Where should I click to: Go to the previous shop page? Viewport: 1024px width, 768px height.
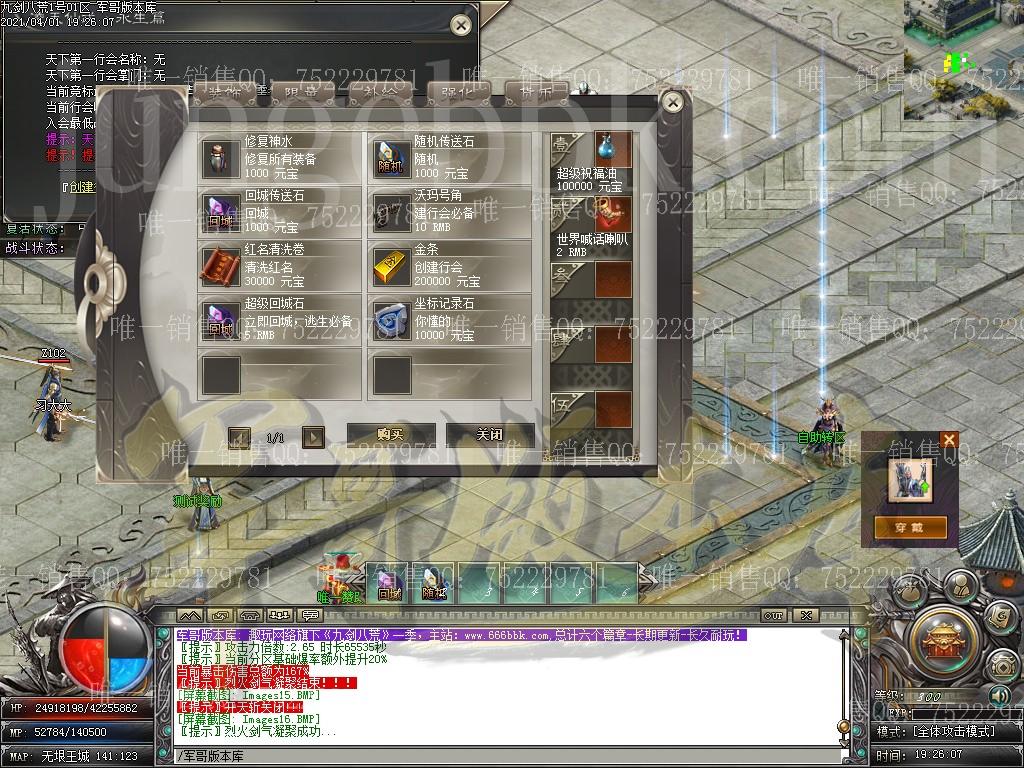click(x=239, y=437)
